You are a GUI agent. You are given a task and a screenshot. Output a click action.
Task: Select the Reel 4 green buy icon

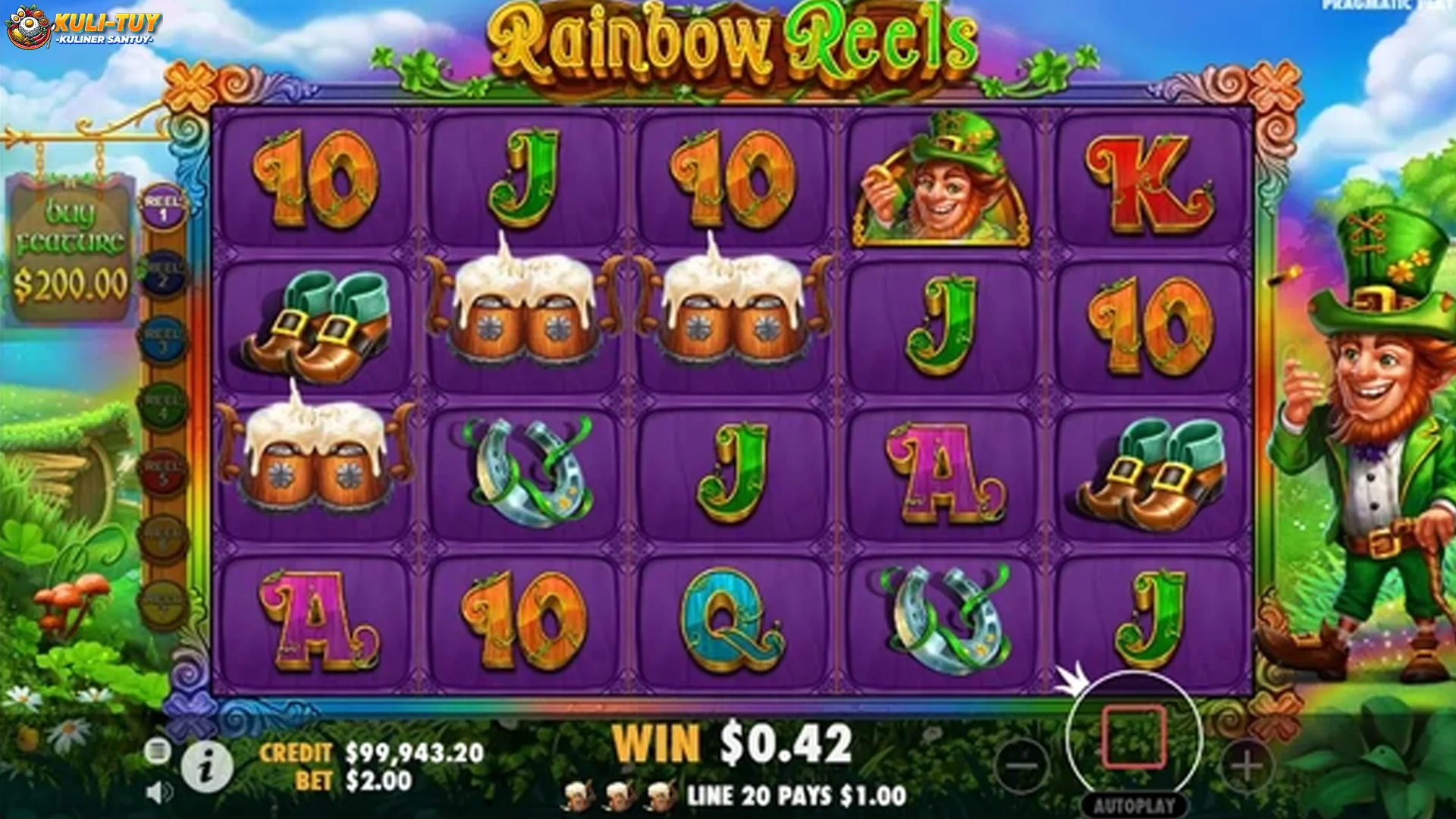[164, 406]
